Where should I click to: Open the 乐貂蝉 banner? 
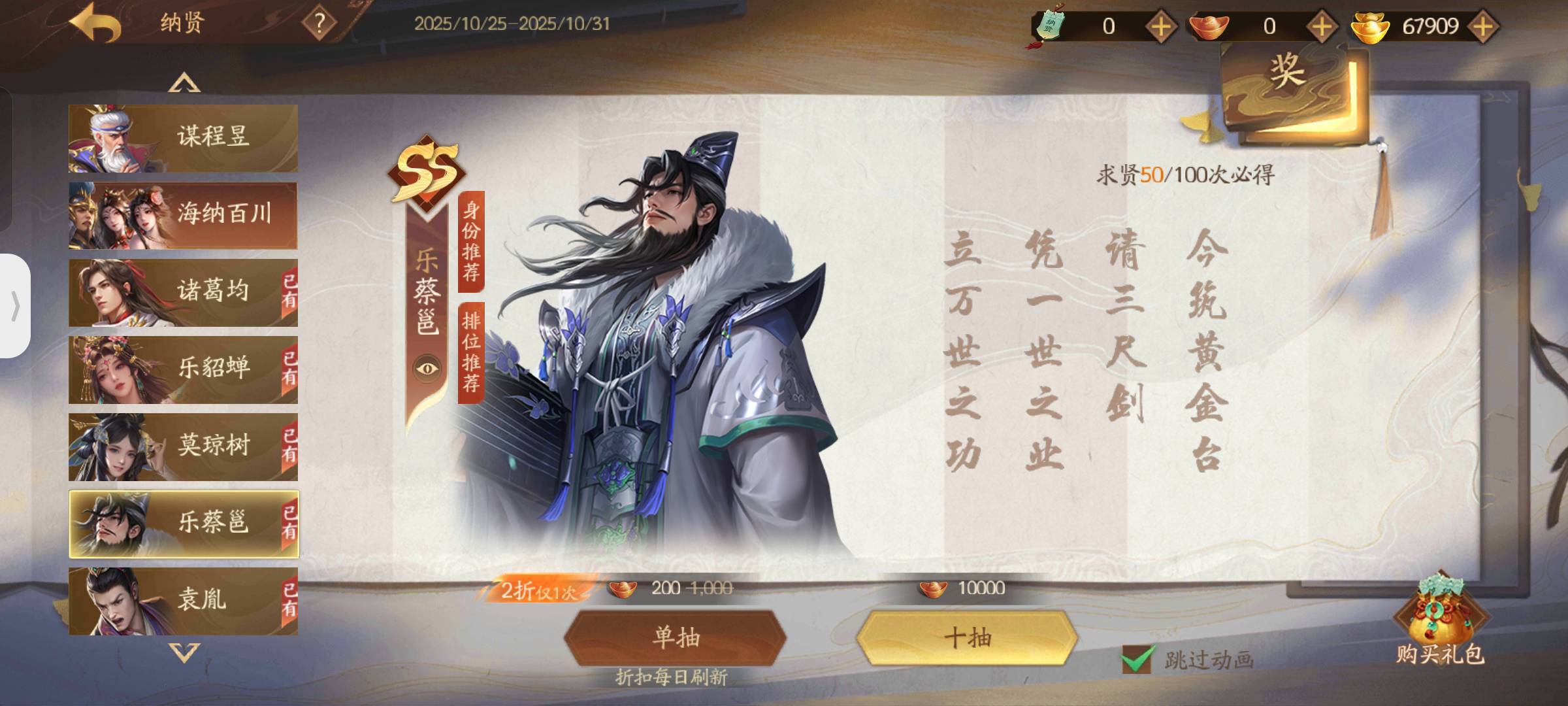pos(183,369)
